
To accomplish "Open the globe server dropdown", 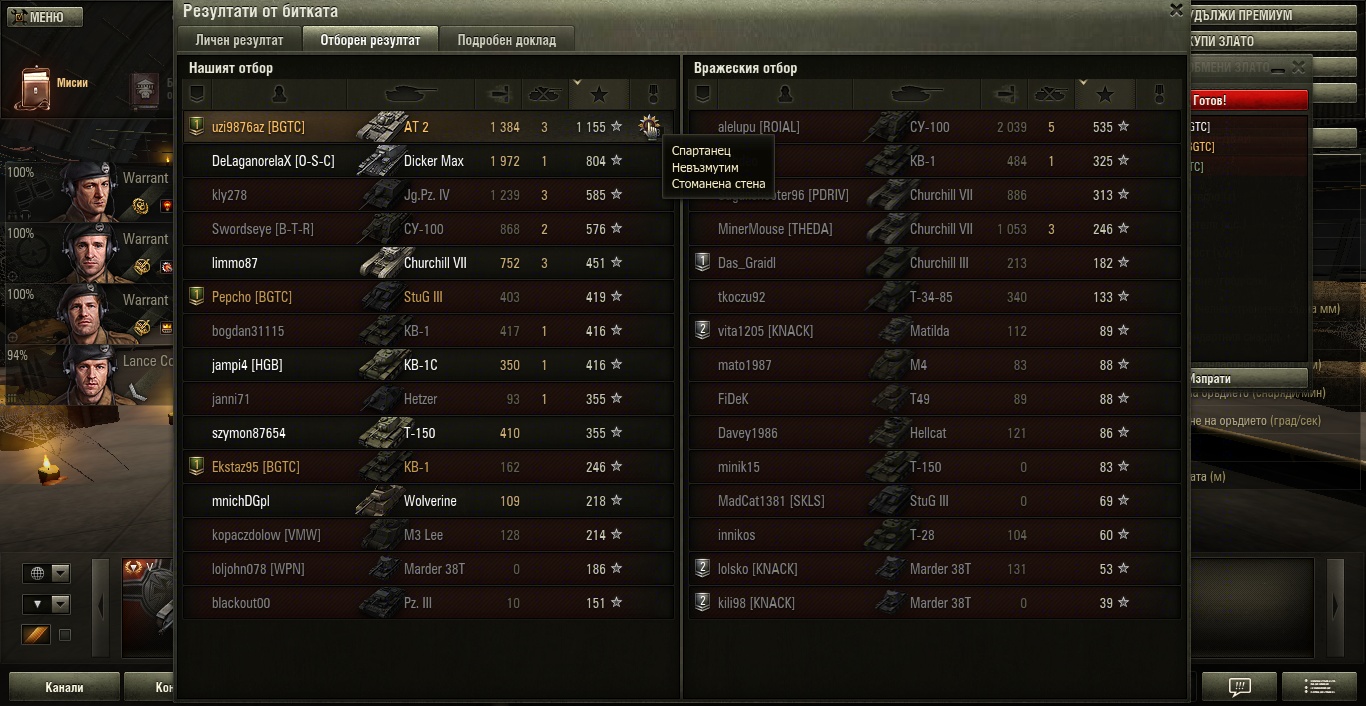I will coord(47,573).
